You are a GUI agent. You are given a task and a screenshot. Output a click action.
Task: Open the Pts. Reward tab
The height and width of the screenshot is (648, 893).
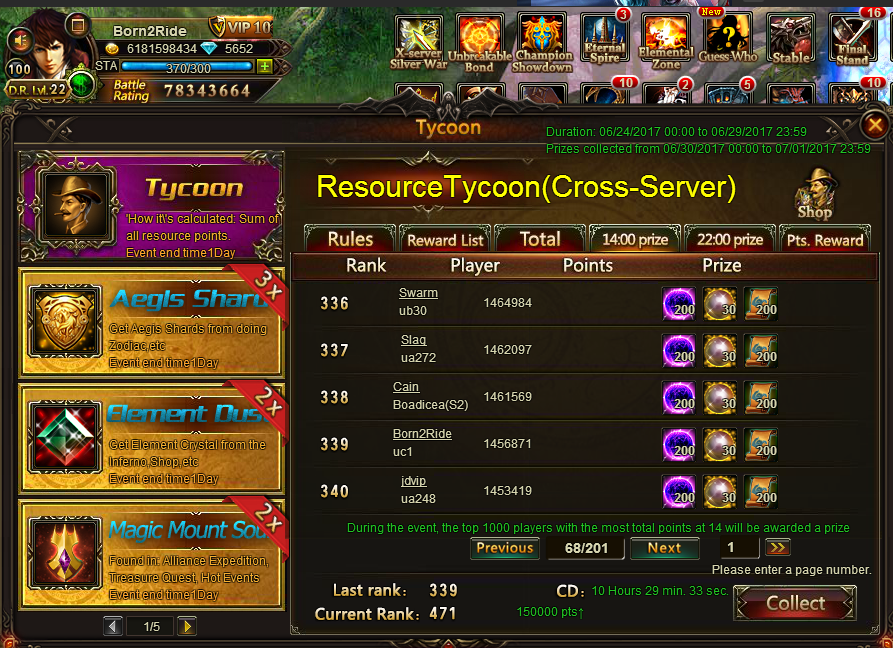(x=825, y=240)
